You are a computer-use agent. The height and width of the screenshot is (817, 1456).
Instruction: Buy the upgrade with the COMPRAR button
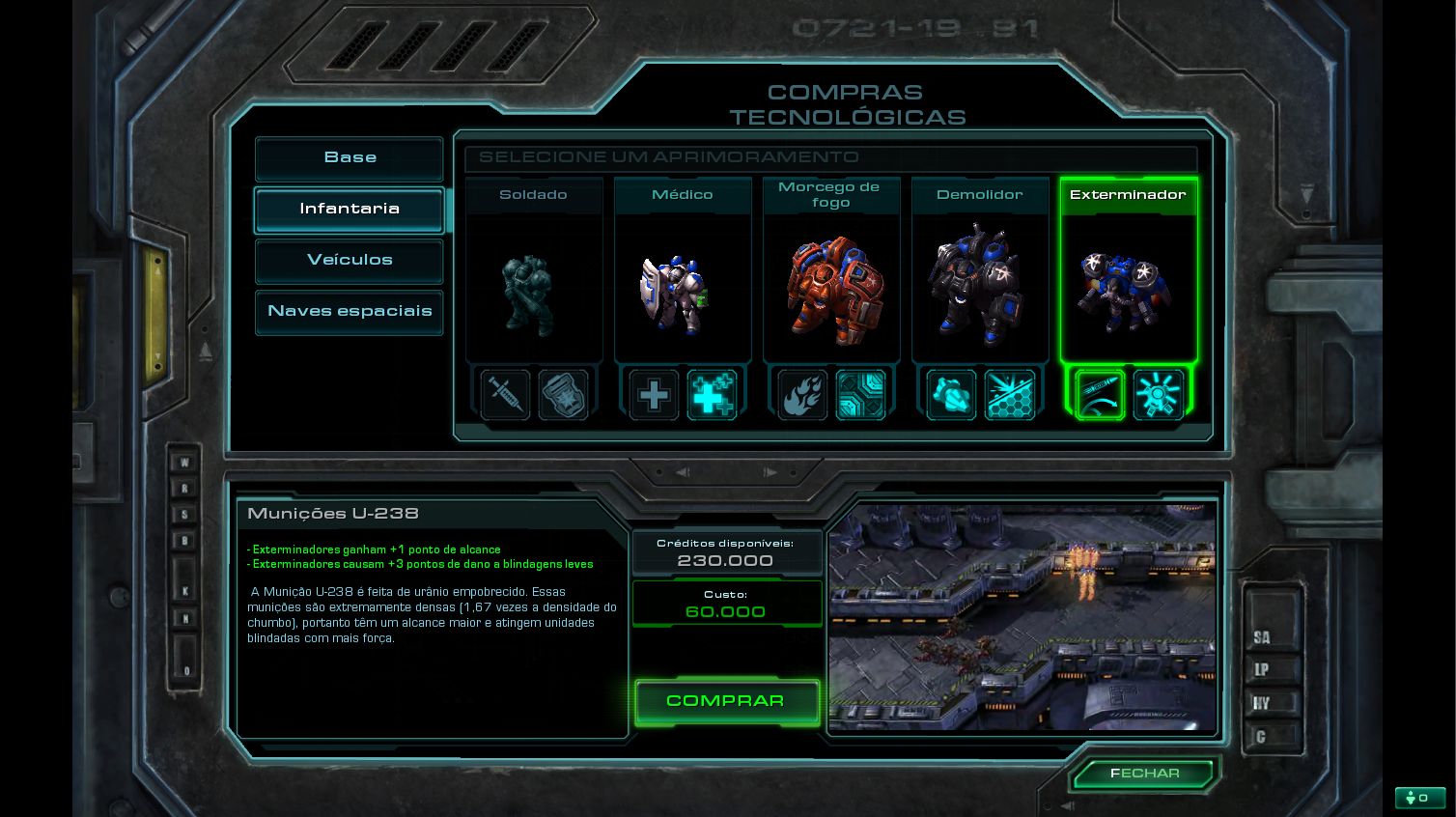click(726, 701)
